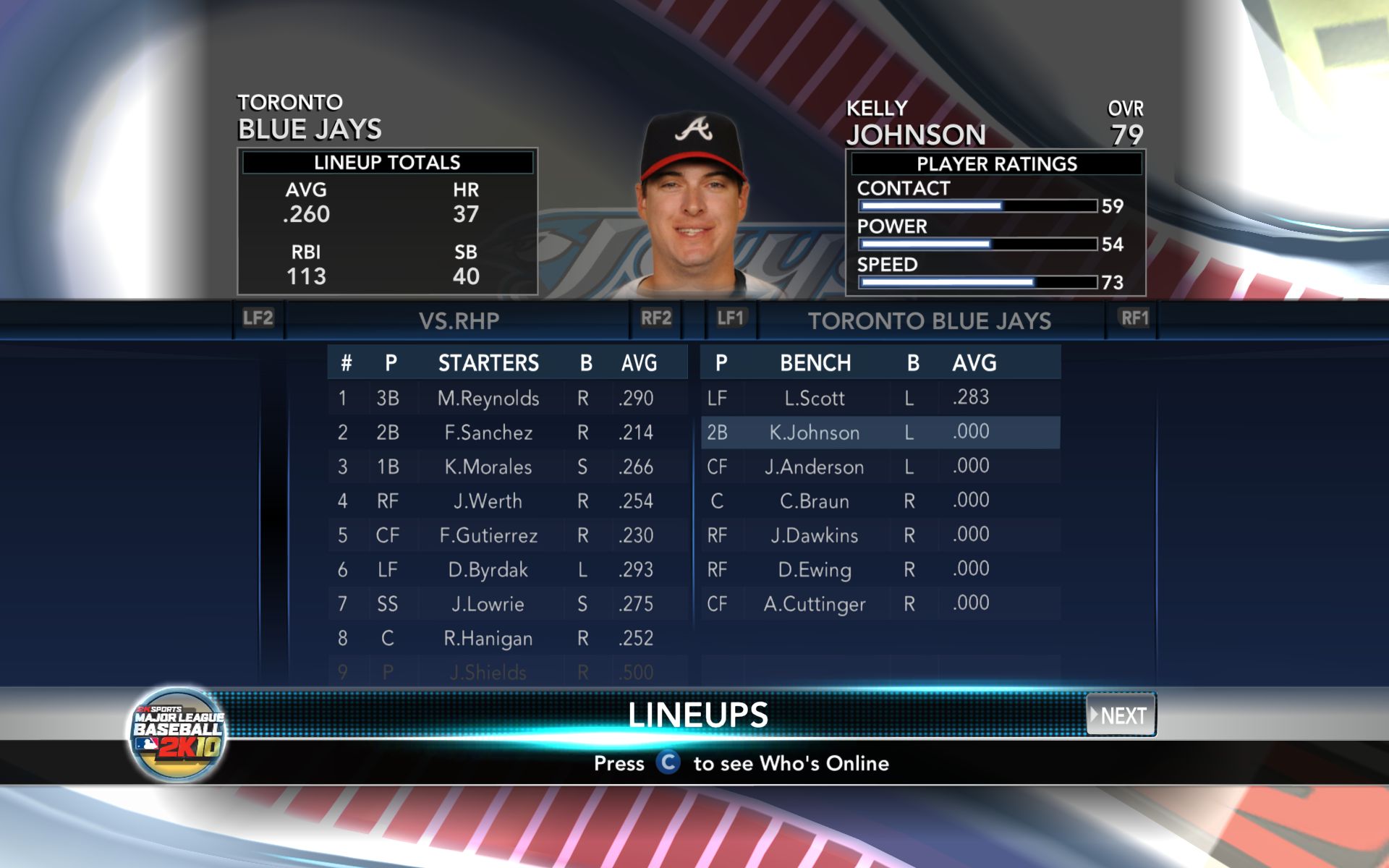The height and width of the screenshot is (868, 1389).
Task: Click the NEXT button
Action: pos(1121,715)
